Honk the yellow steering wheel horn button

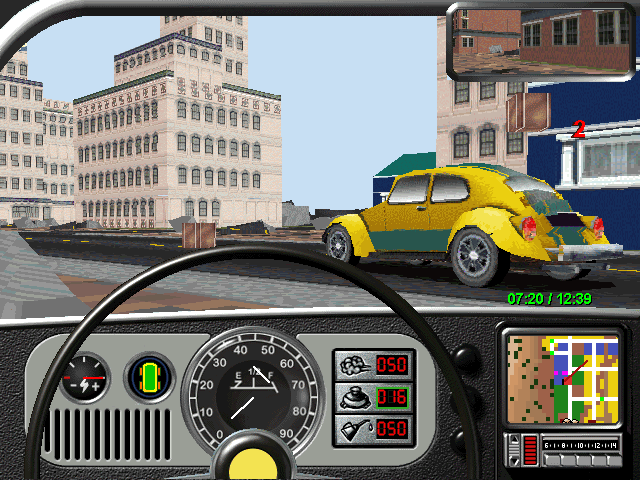pyautogui.click(x=246, y=461)
